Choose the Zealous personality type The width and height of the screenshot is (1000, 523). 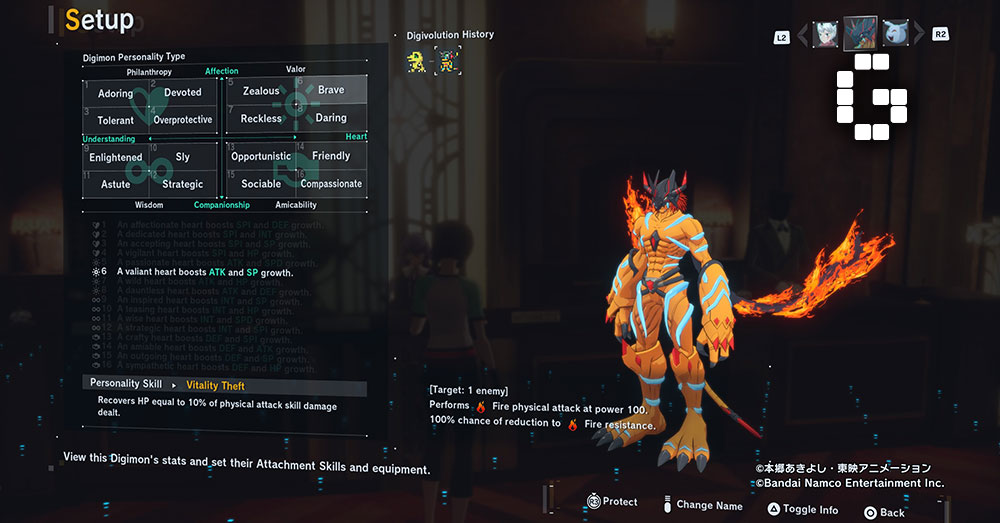[261, 91]
